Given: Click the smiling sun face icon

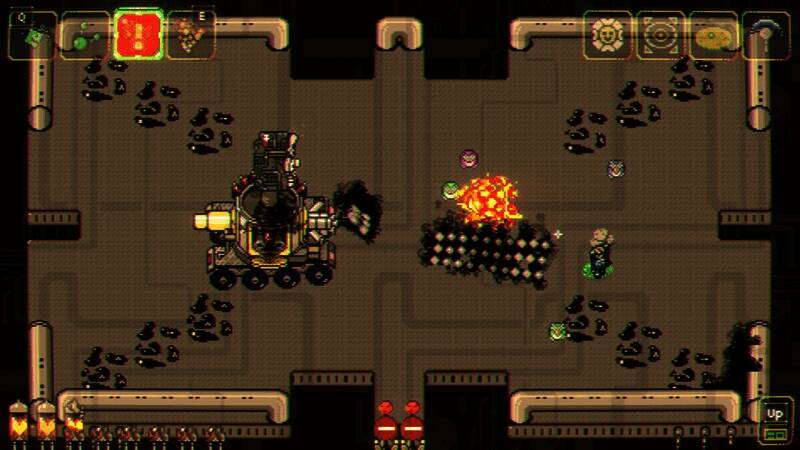Looking at the screenshot, I should coord(608,35).
